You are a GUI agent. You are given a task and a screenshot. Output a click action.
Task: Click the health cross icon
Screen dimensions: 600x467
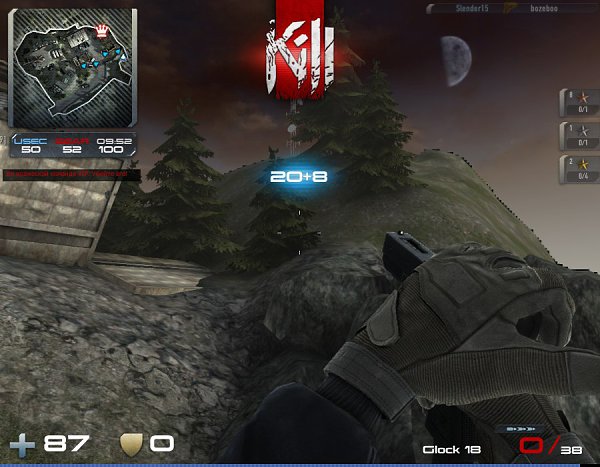(x=22, y=443)
